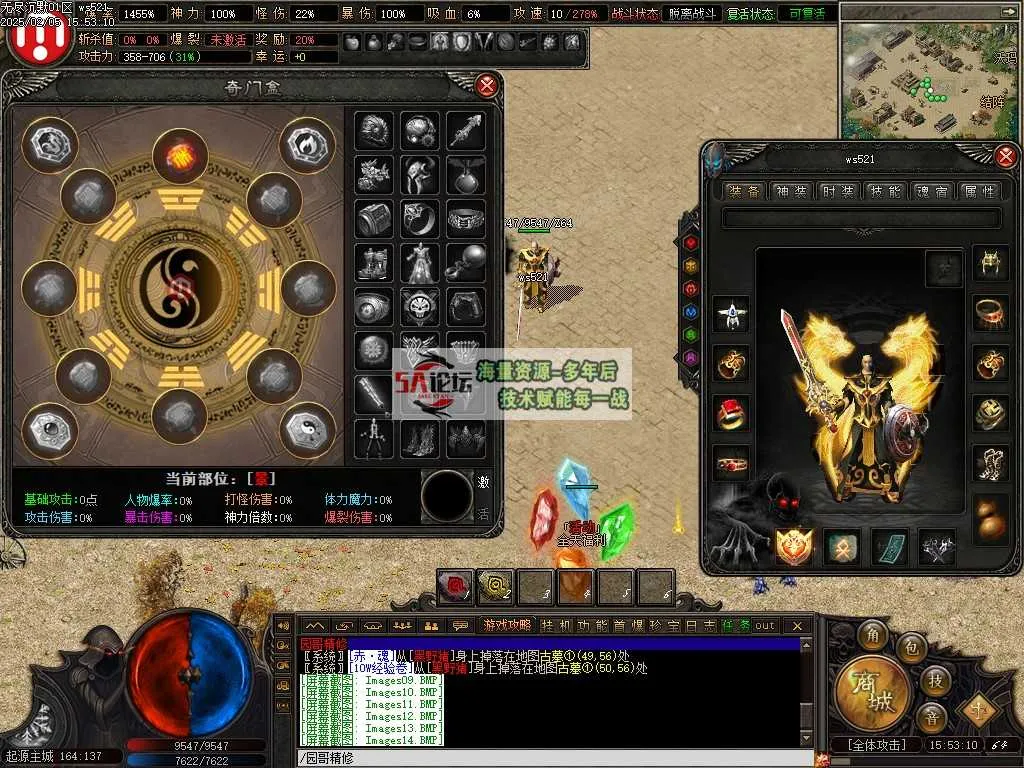The width and height of the screenshot is (1024, 768).
Task: Show the 属性 attributes tab
Action: [978, 191]
